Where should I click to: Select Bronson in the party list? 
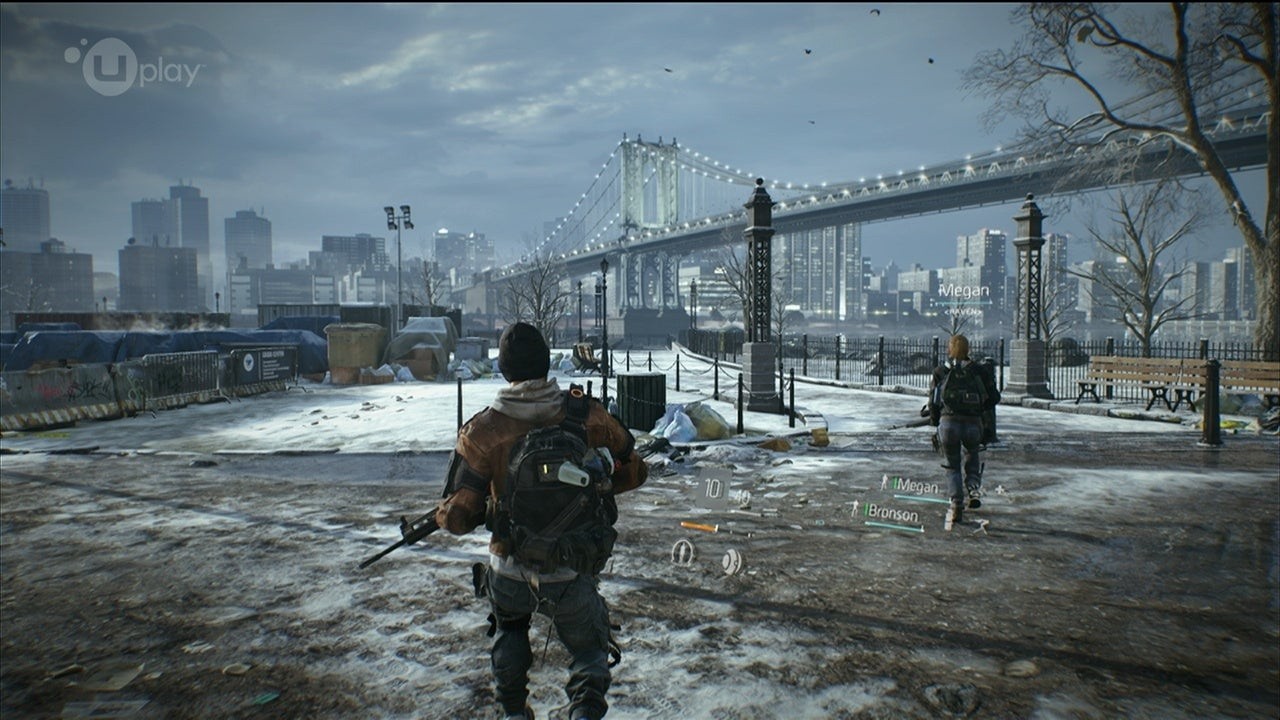892,514
